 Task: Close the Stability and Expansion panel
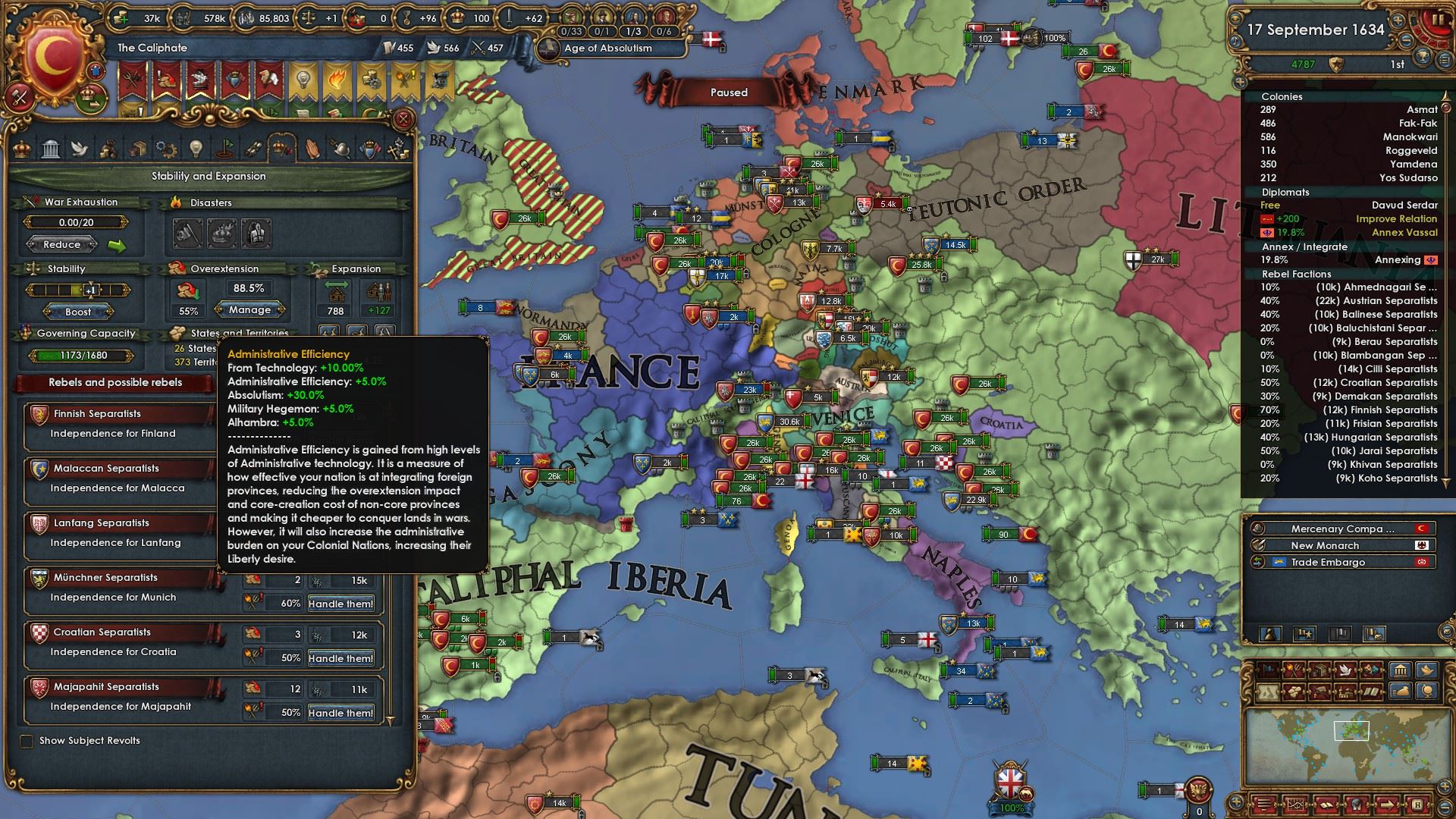(x=403, y=119)
